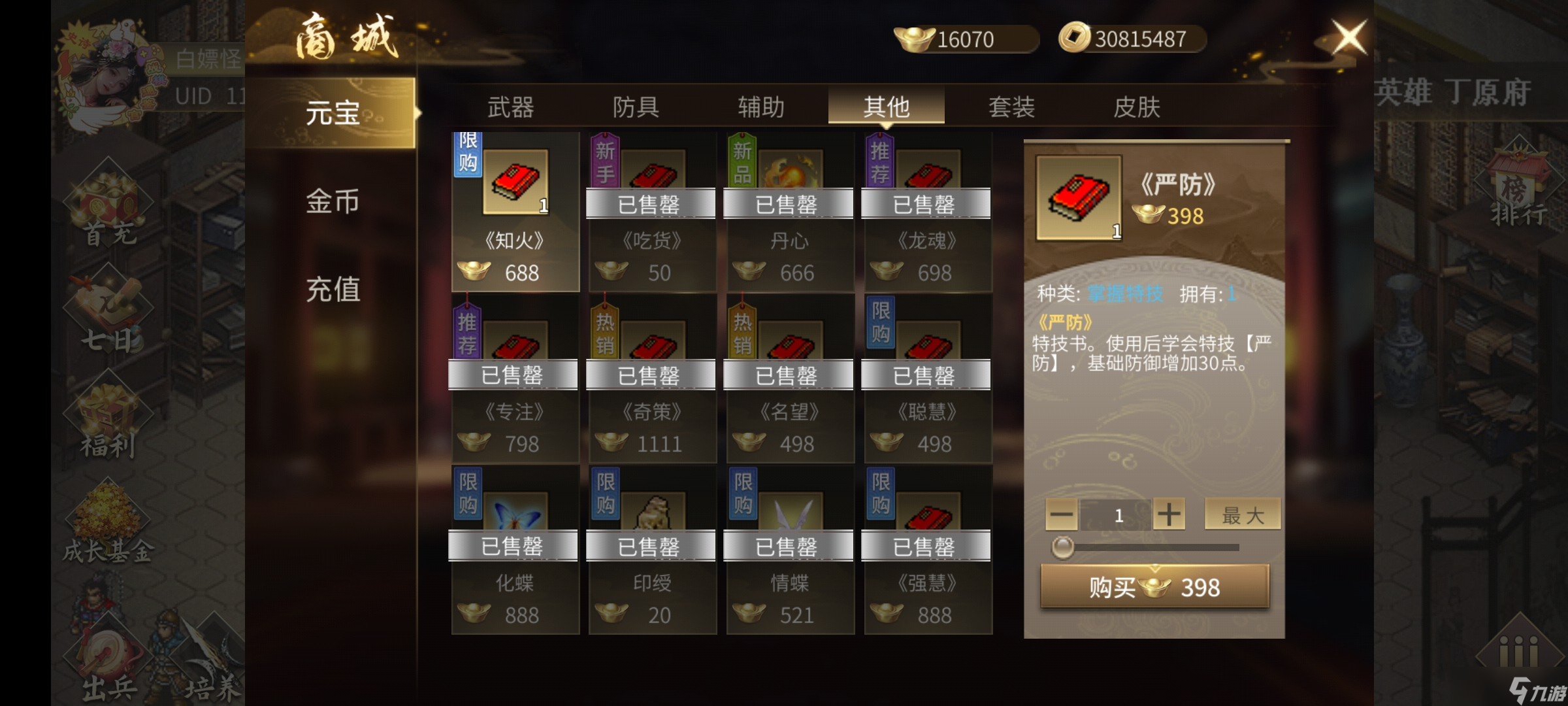Open the 充值 recharge page
Image resolution: width=1568 pixels, height=706 pixels.
pos(333,289)
